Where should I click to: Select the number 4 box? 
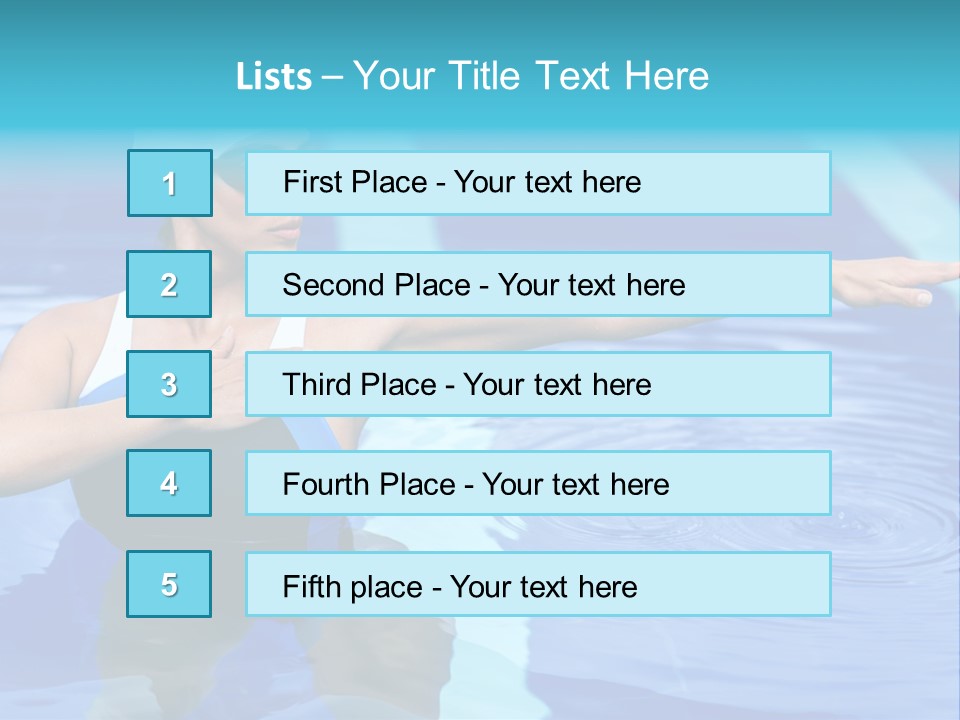click(x=169, y=483)
